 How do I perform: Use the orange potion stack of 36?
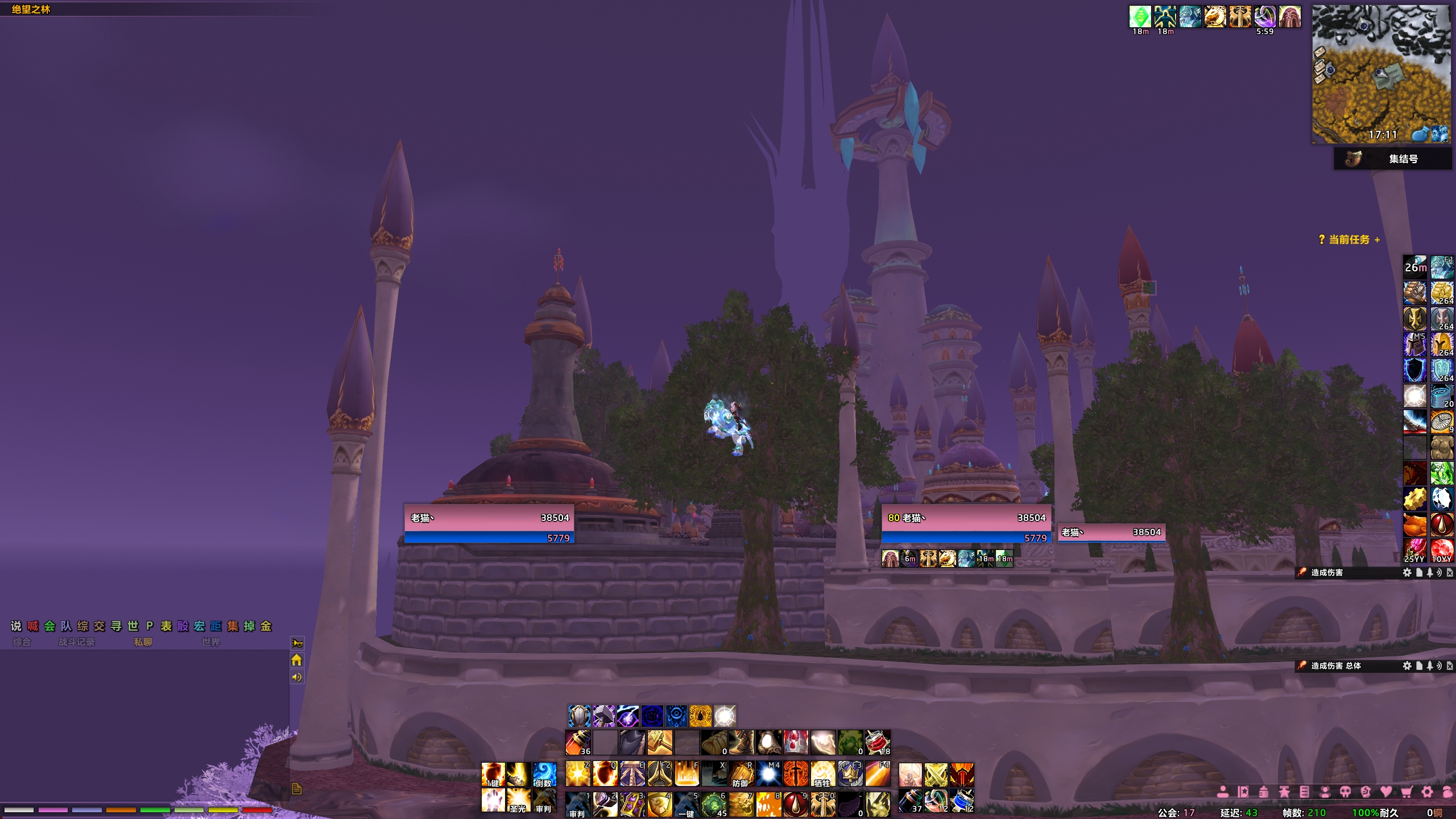578,742
